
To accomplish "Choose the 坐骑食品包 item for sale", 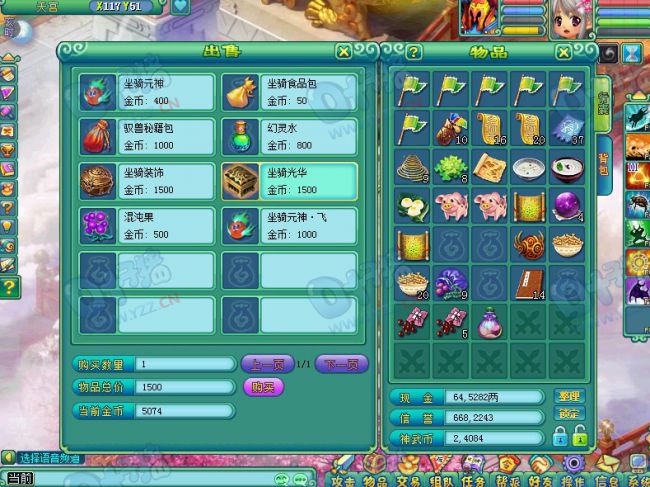I will tap(289, 92).
